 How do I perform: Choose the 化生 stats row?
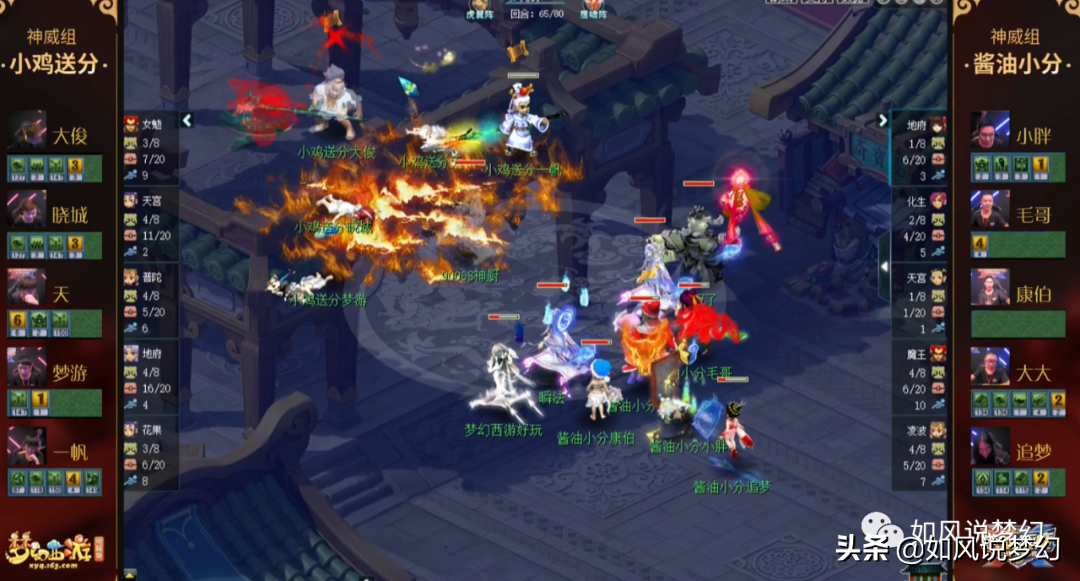(918, 226)
